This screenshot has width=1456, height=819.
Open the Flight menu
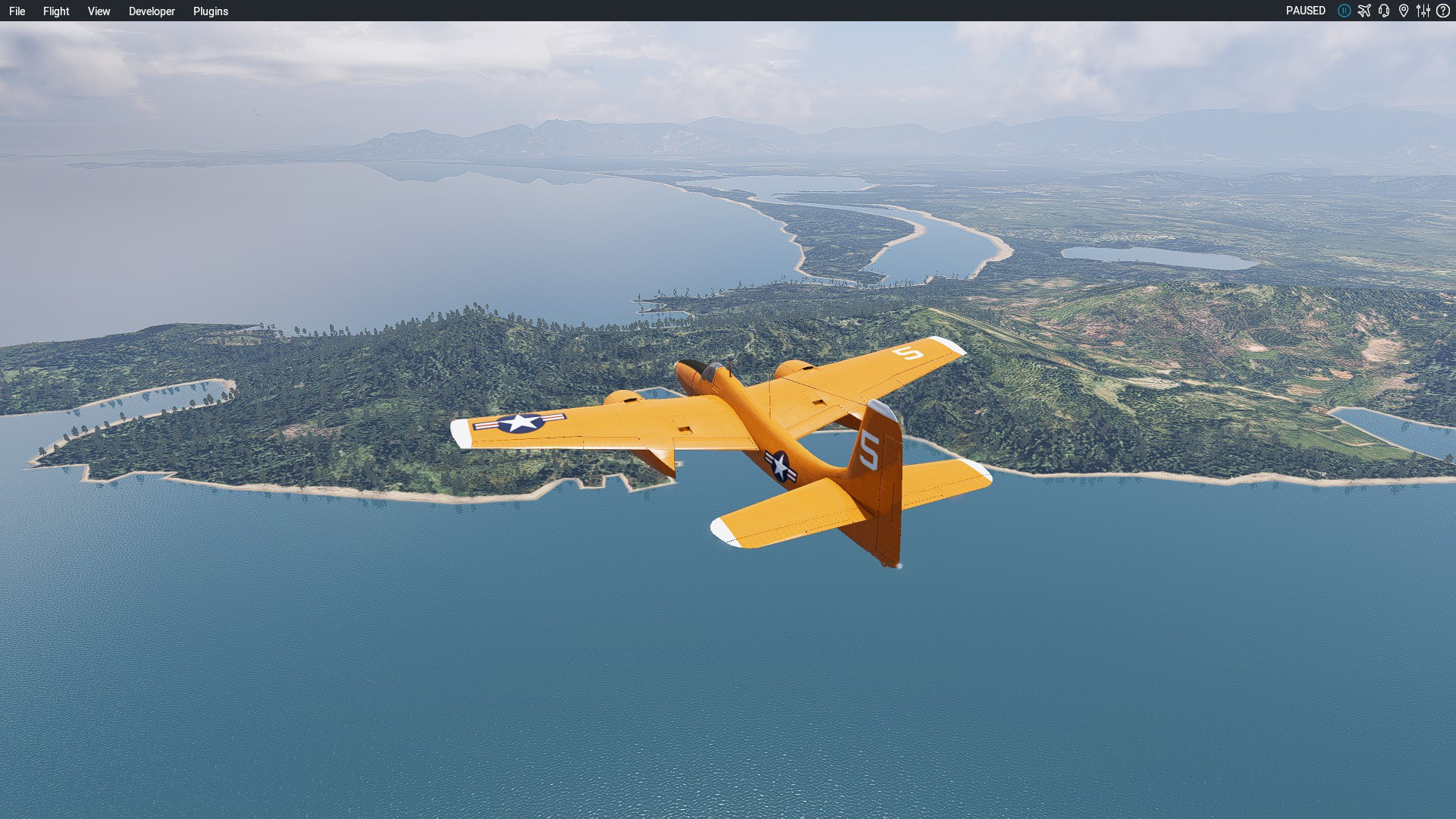pyautogui.click(x=56, y=11)
